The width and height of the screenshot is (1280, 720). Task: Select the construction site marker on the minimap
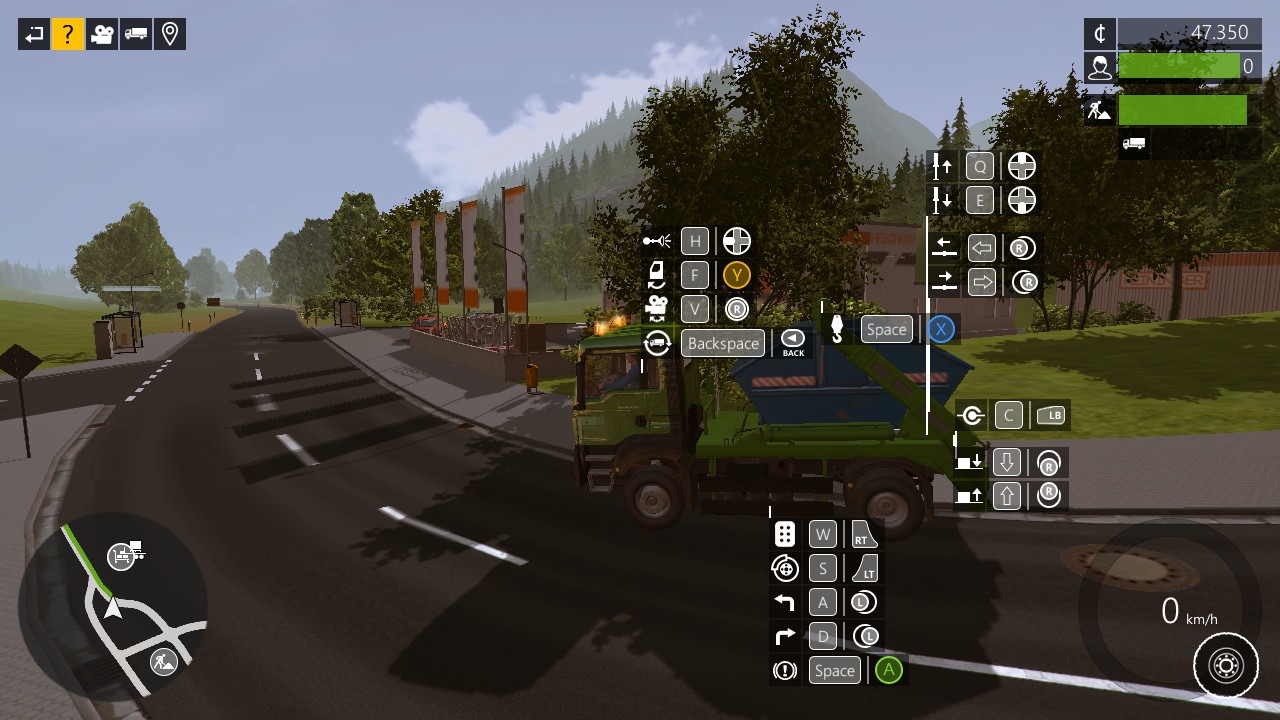click(x=163, y=661)
